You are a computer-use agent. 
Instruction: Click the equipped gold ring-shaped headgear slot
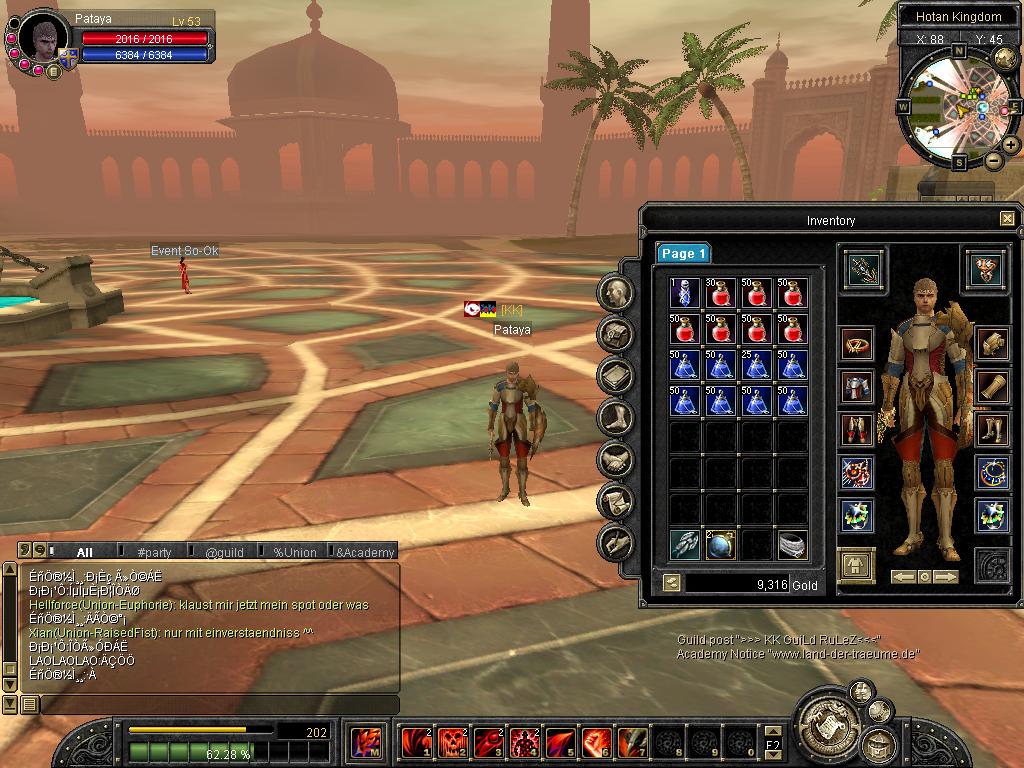tap(857, 344)
